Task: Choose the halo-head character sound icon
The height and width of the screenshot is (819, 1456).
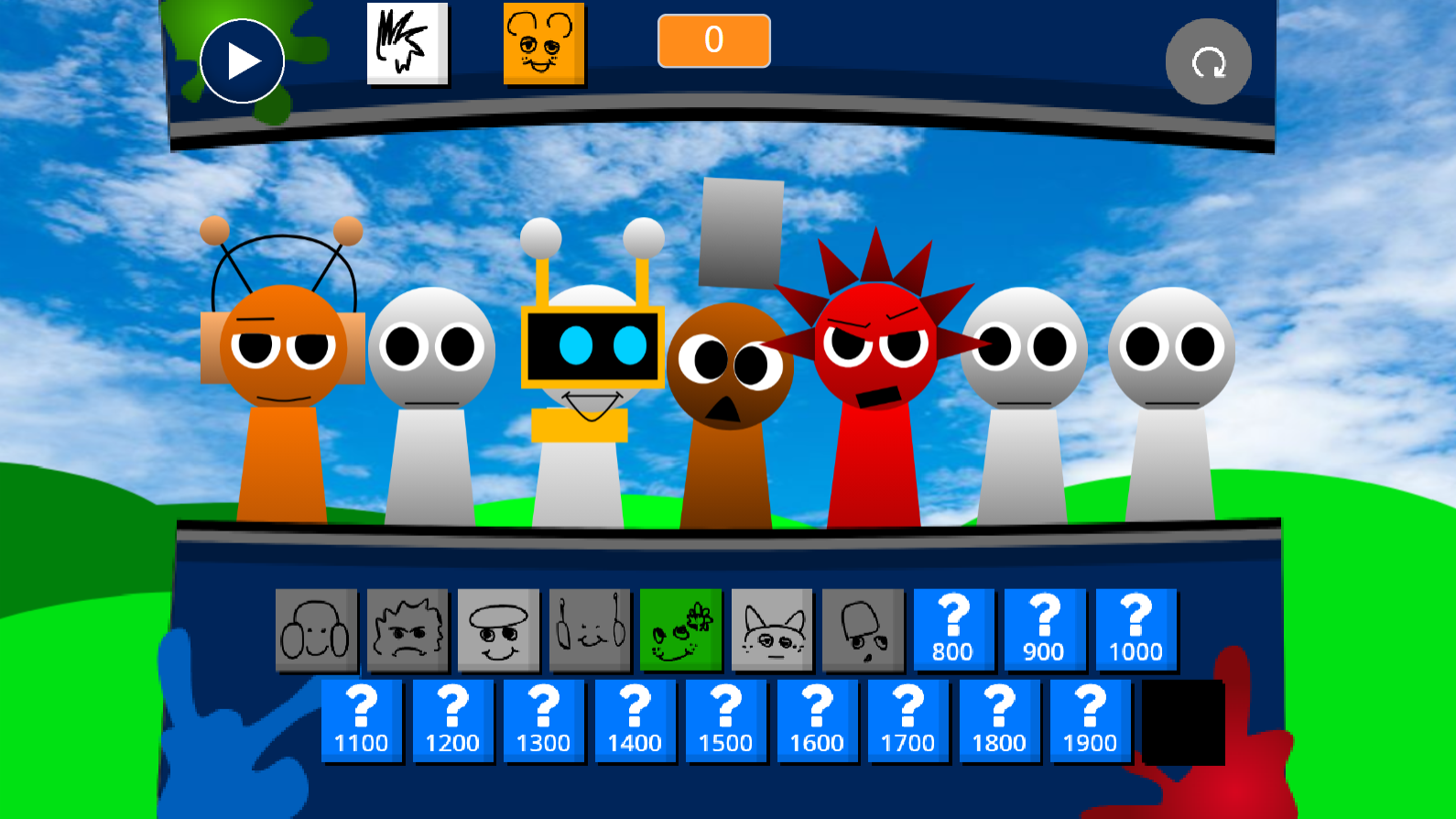Action: 499,628
